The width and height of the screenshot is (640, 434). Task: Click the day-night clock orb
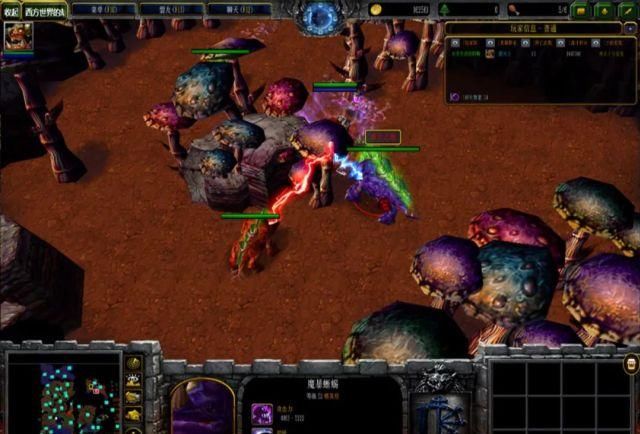(x=320, y=16)
